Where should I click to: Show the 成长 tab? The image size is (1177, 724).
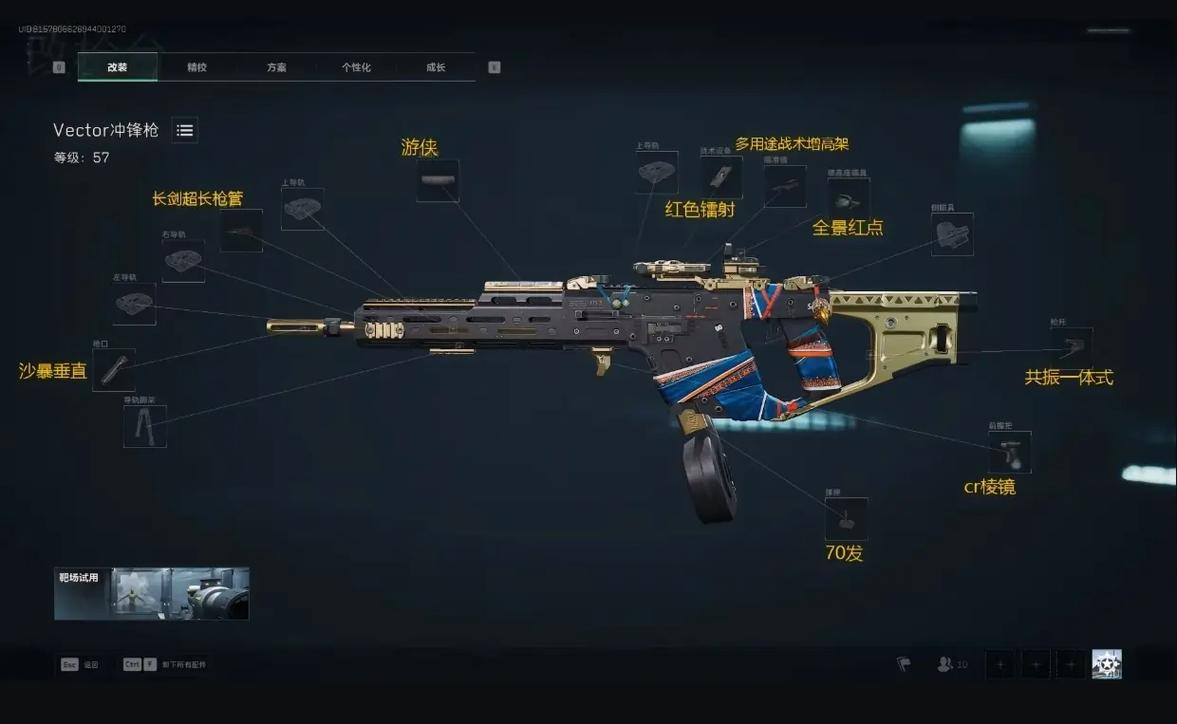point(436,67)
